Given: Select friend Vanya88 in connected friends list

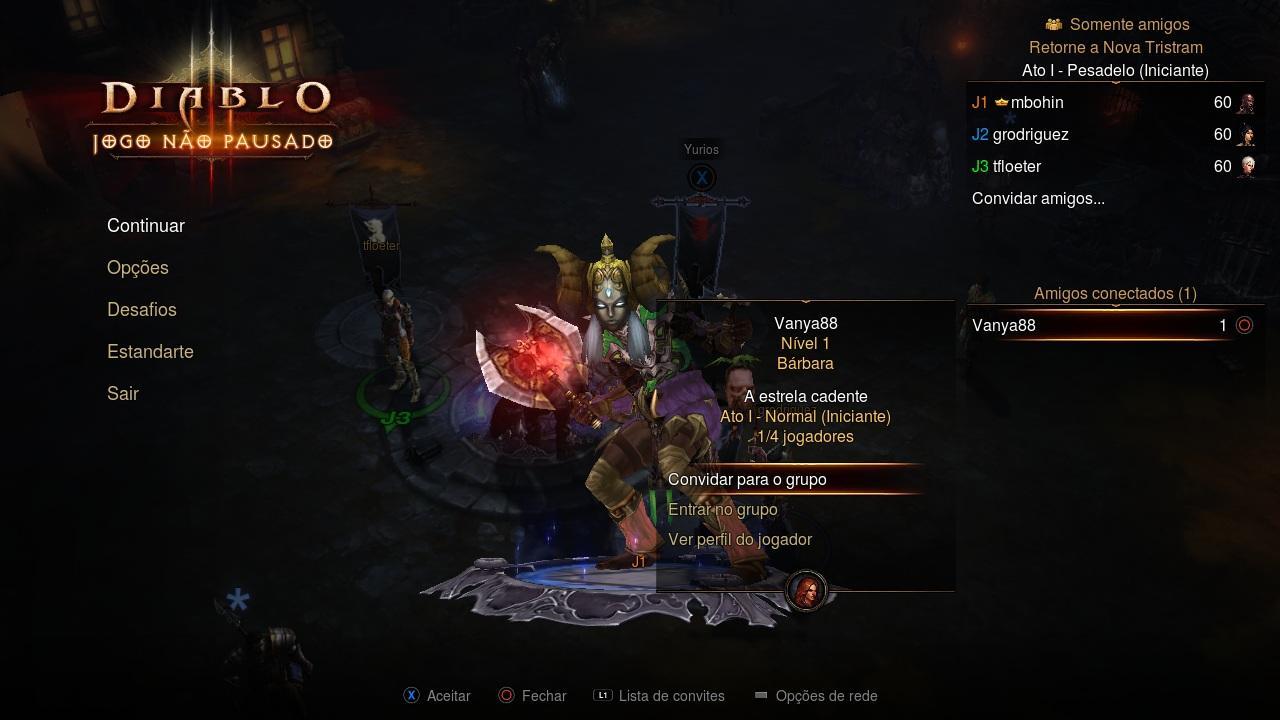Looking at the screenshot, I should pos(1004,326).
